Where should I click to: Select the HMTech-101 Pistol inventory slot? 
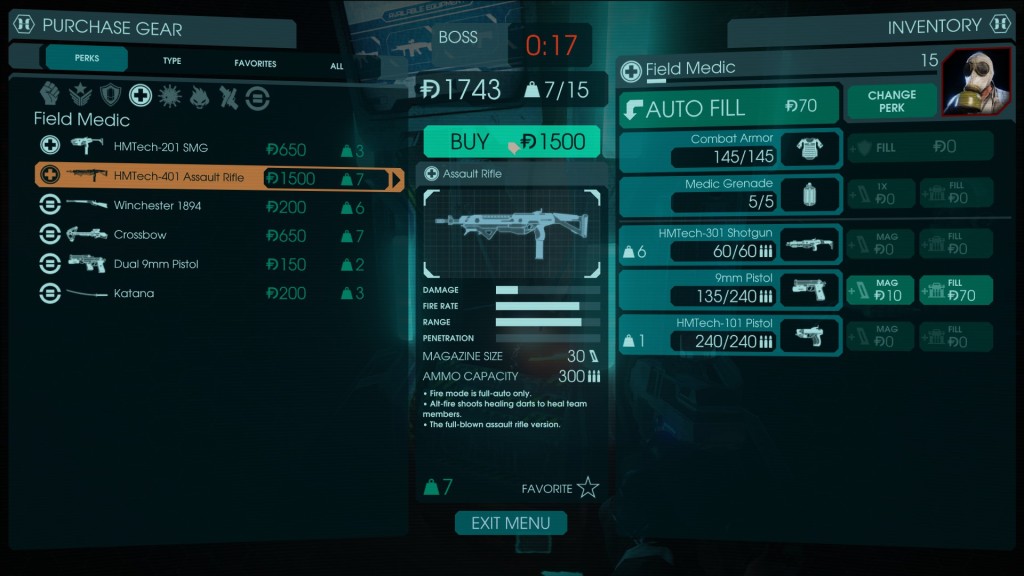(730, 335)
